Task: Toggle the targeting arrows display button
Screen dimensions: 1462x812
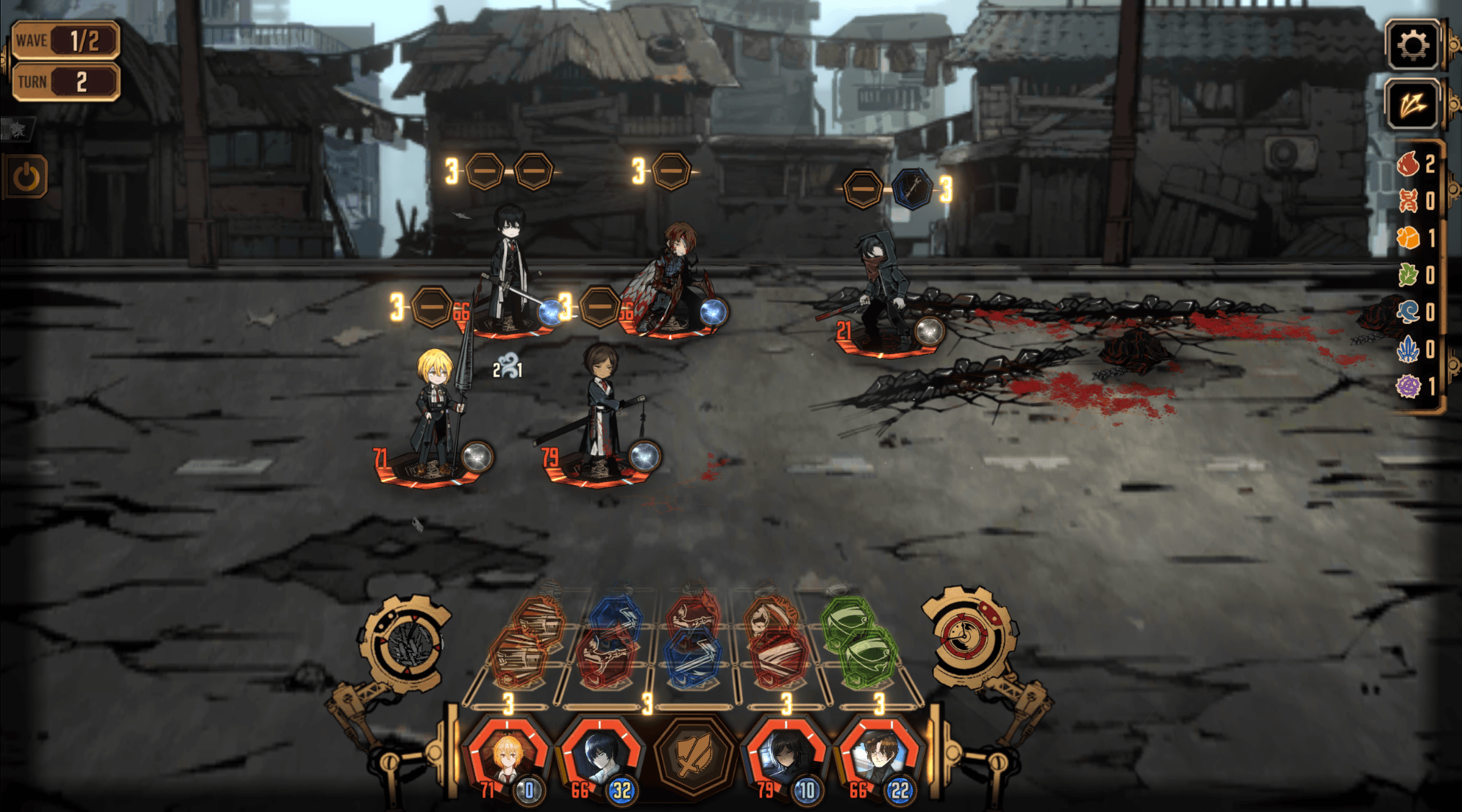Action: coord(1412,106)
